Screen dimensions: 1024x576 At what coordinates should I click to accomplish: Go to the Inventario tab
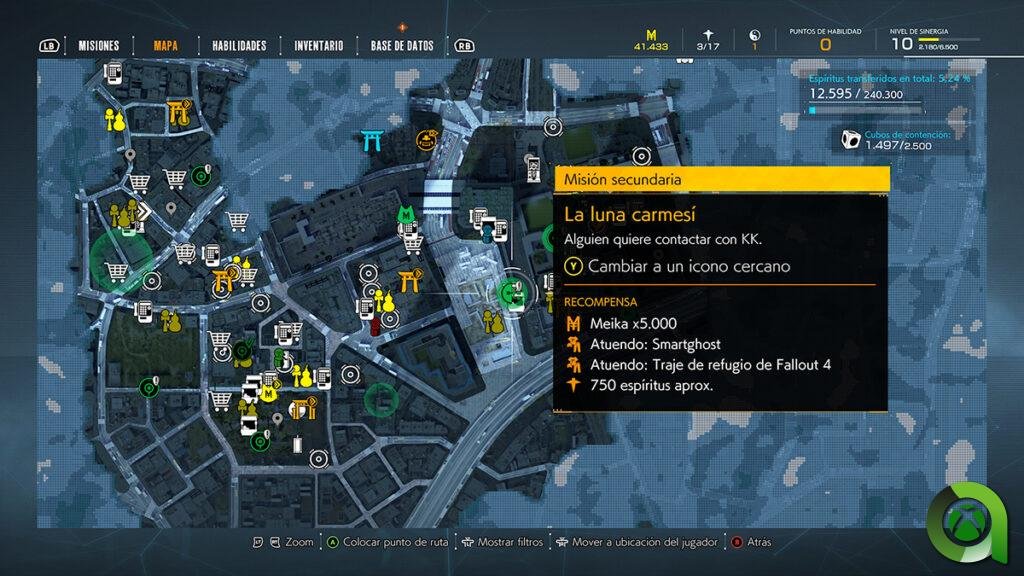click(x=318, y=45)
